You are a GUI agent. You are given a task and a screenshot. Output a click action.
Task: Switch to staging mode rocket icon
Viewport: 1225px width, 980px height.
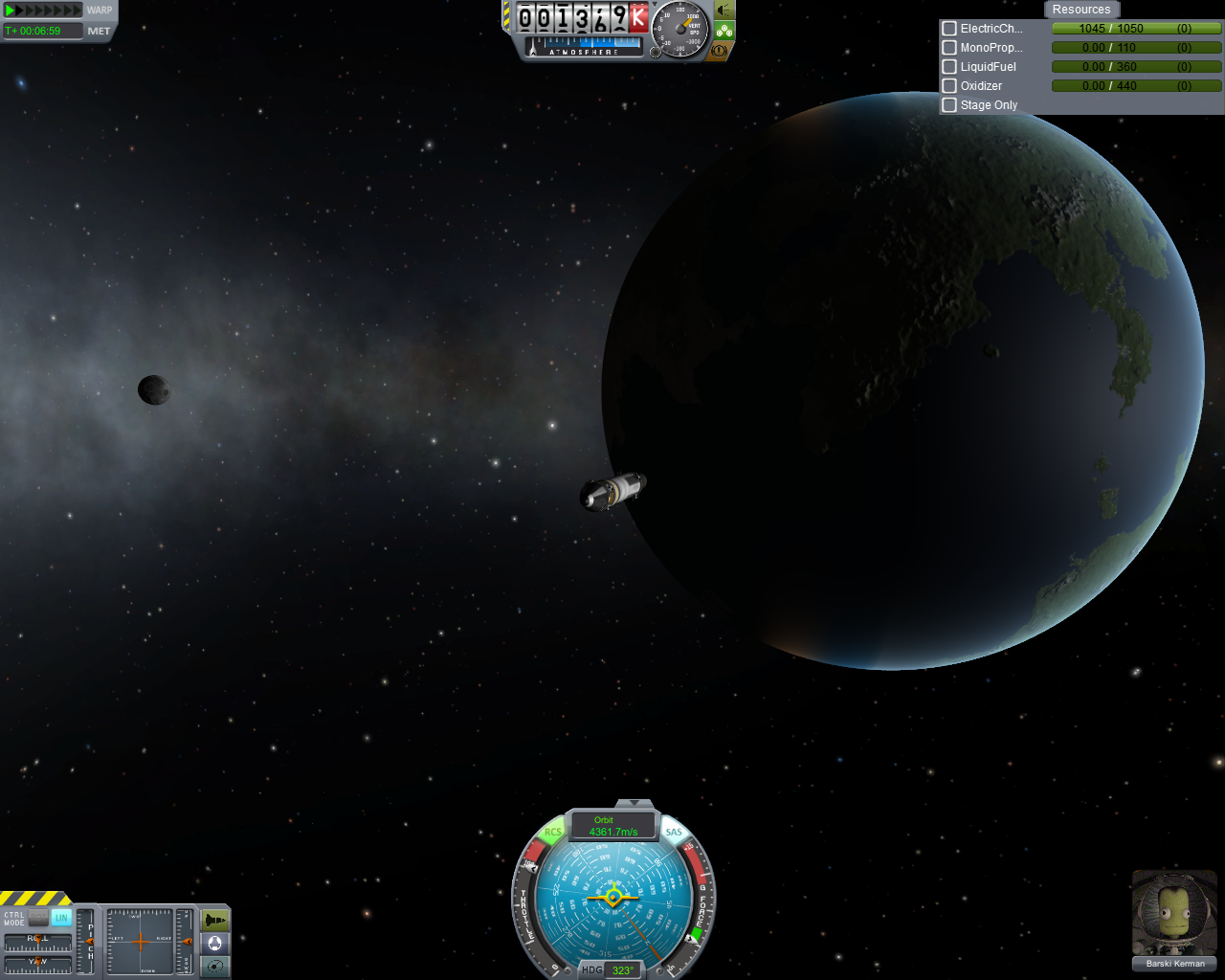pos(215,921)
